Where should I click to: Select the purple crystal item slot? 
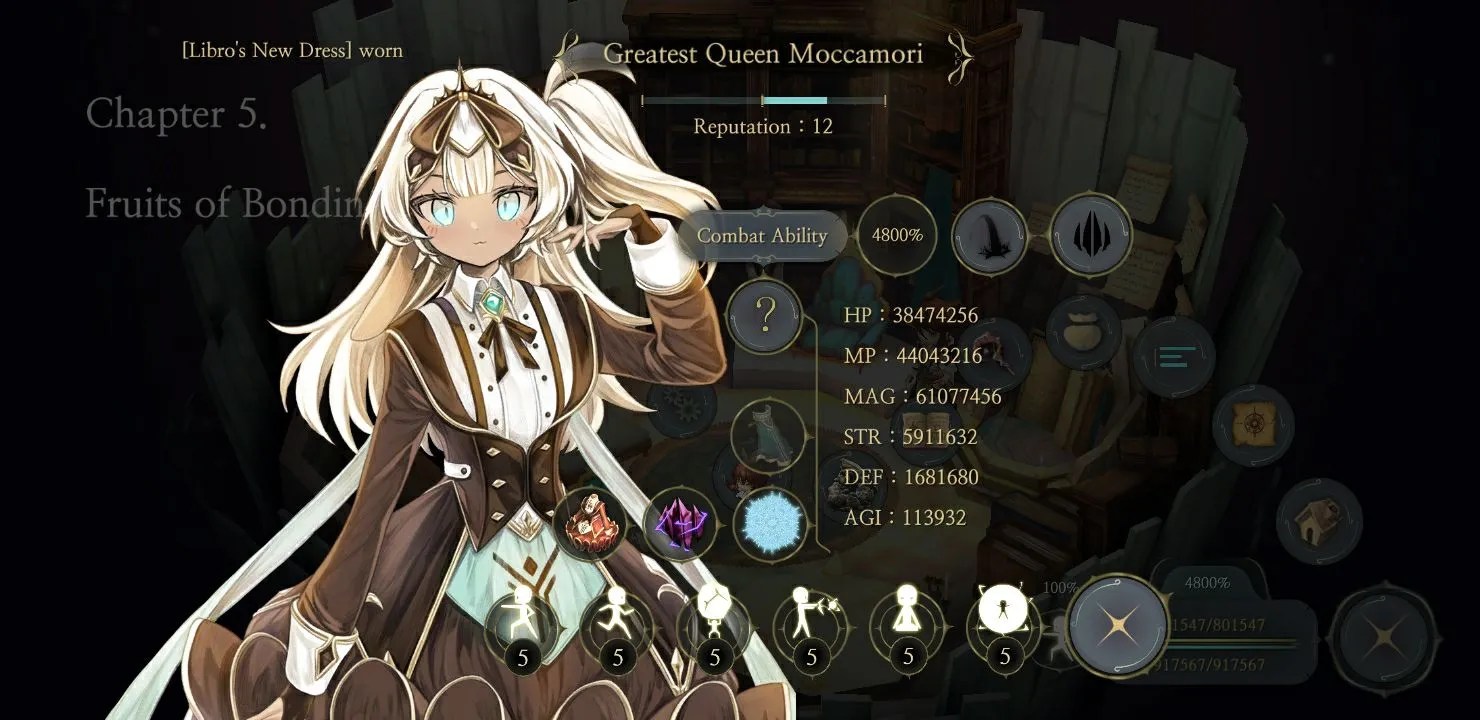point(681,523)
